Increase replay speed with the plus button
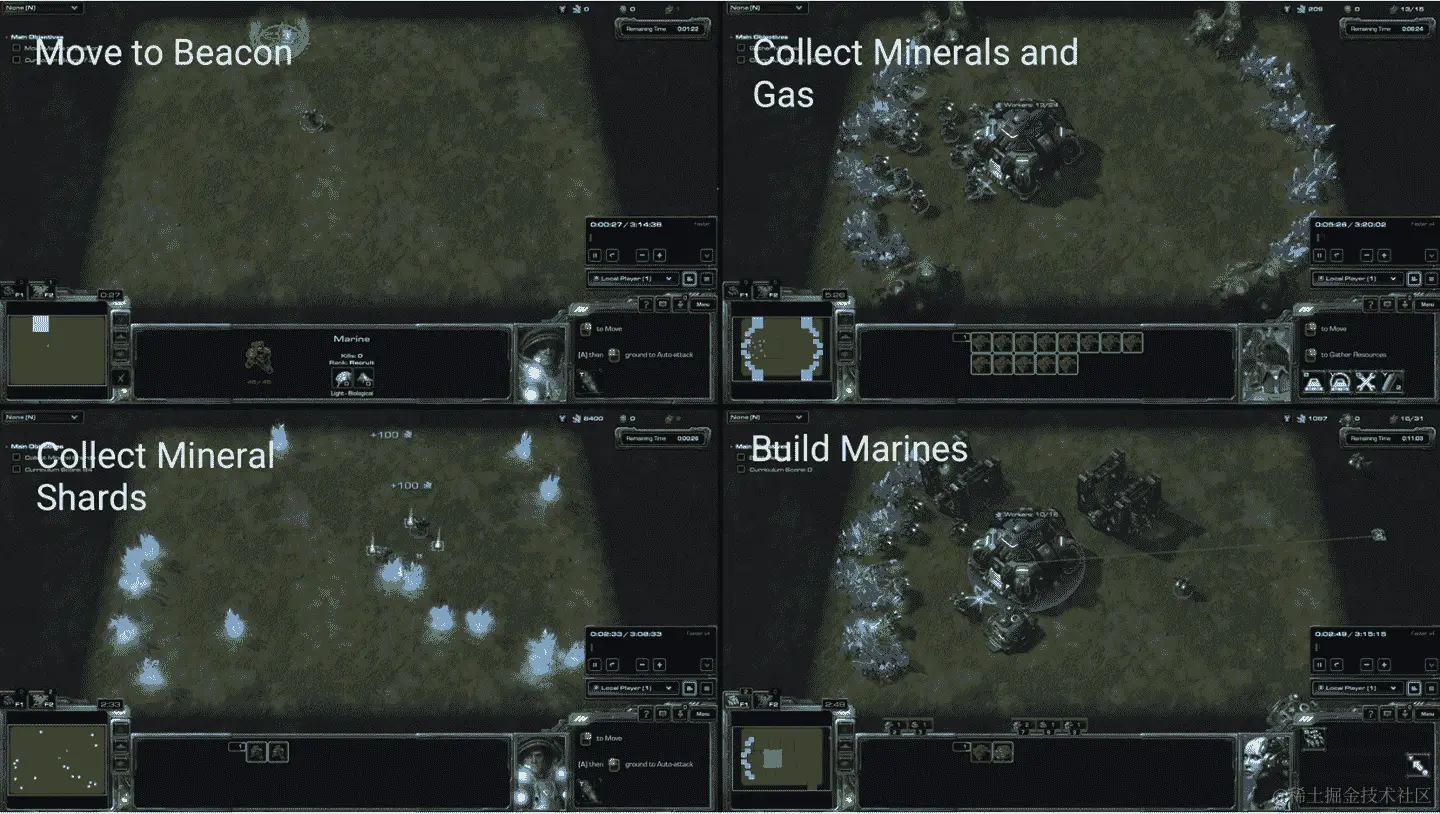Screen dimensions: 1440x814 tap(659, 255)
